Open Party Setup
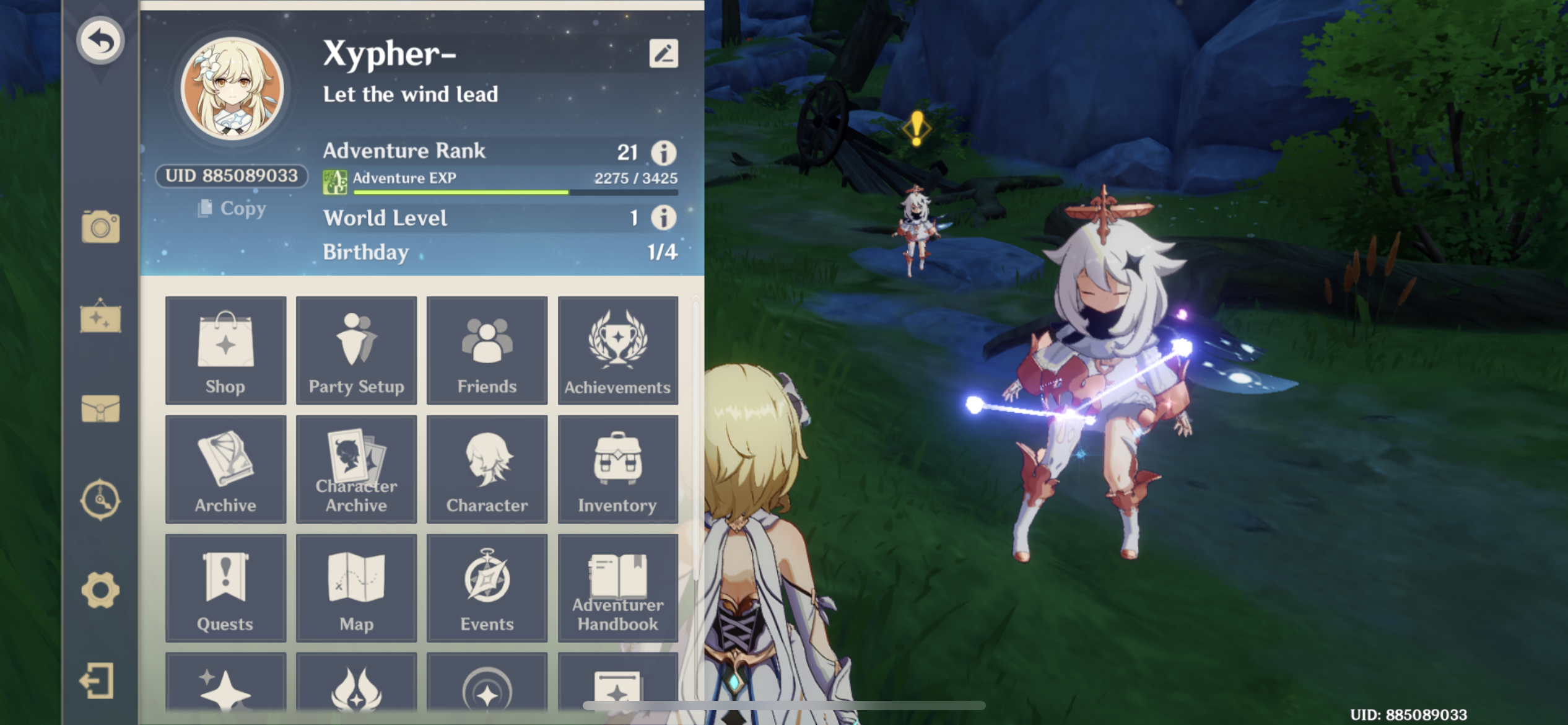1568x725 pixels. [356, 350]
